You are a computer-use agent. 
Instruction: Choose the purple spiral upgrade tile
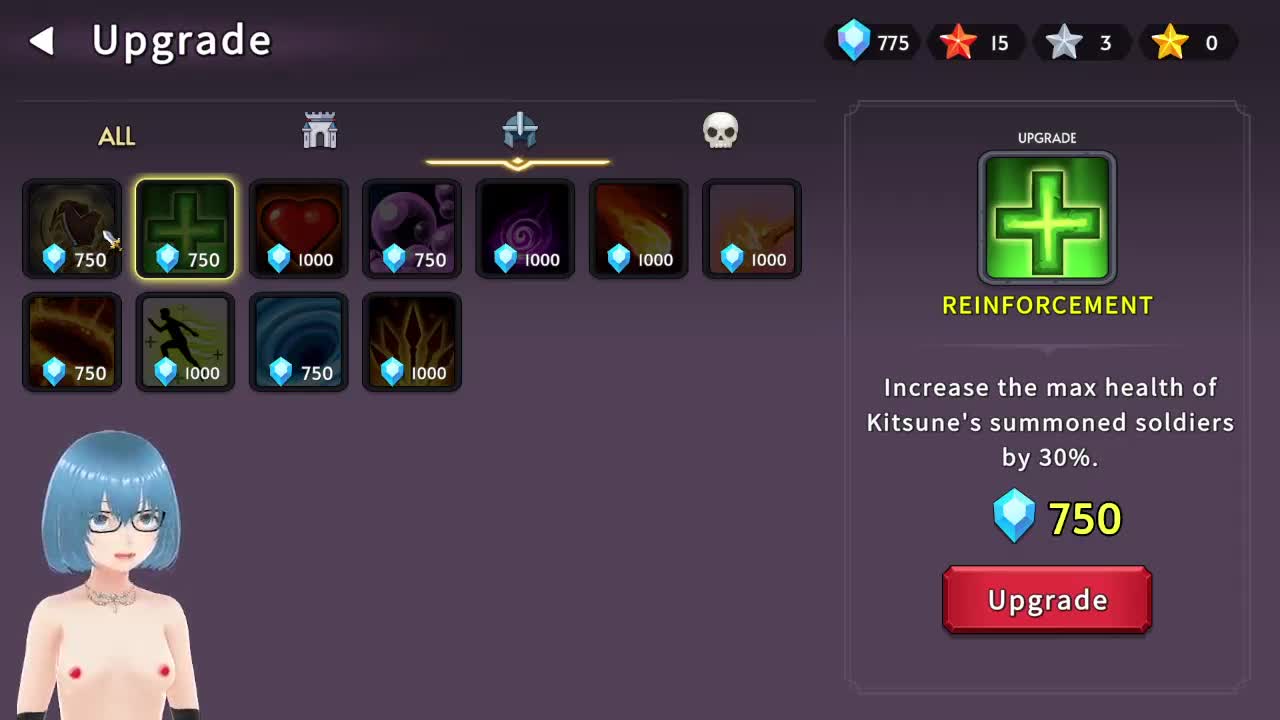(x=526, y=229)
